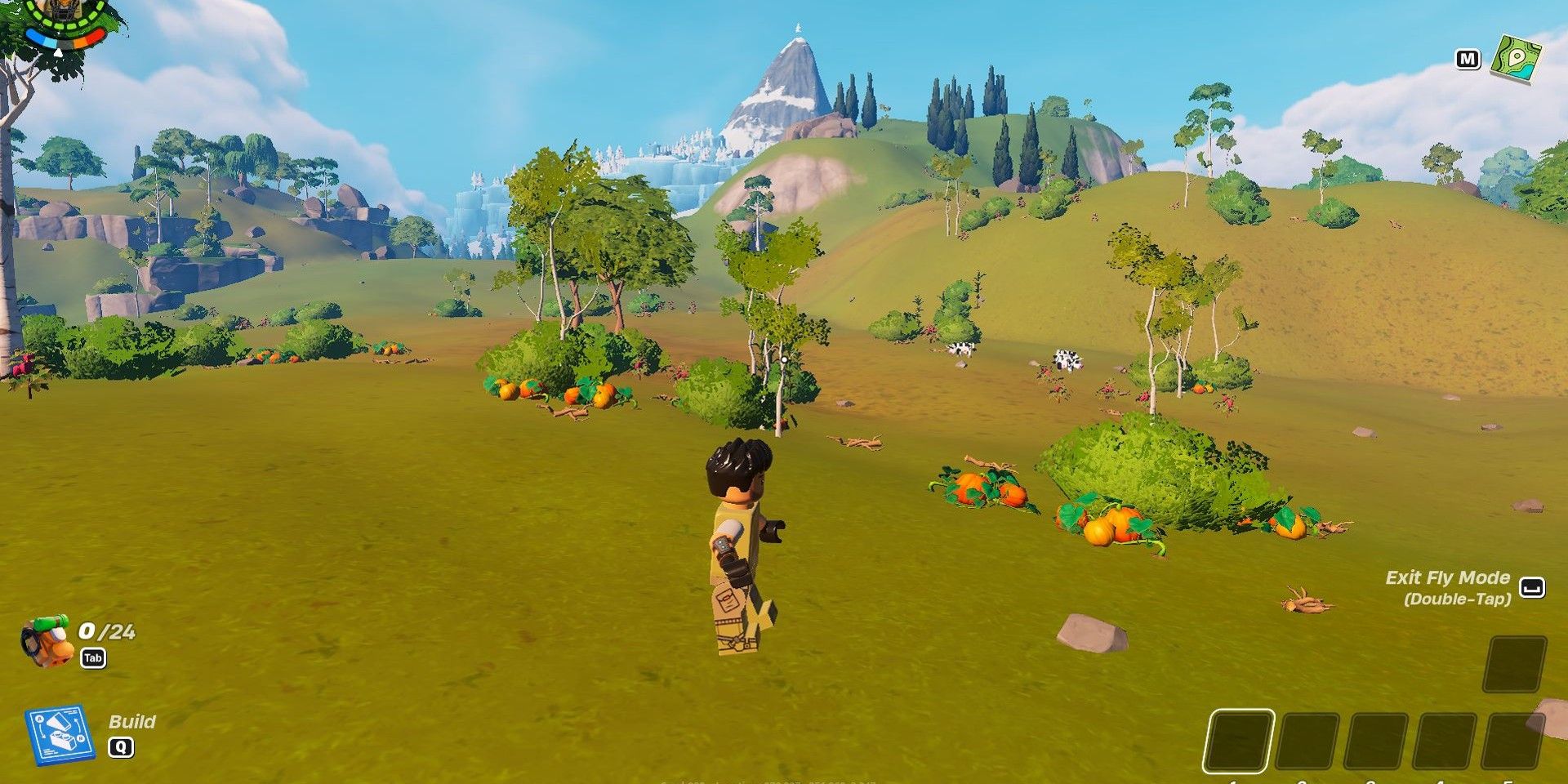Click the M key badge beside the minimap
The width and height of the screenshot is (1568, 784).
[1470, 59]
